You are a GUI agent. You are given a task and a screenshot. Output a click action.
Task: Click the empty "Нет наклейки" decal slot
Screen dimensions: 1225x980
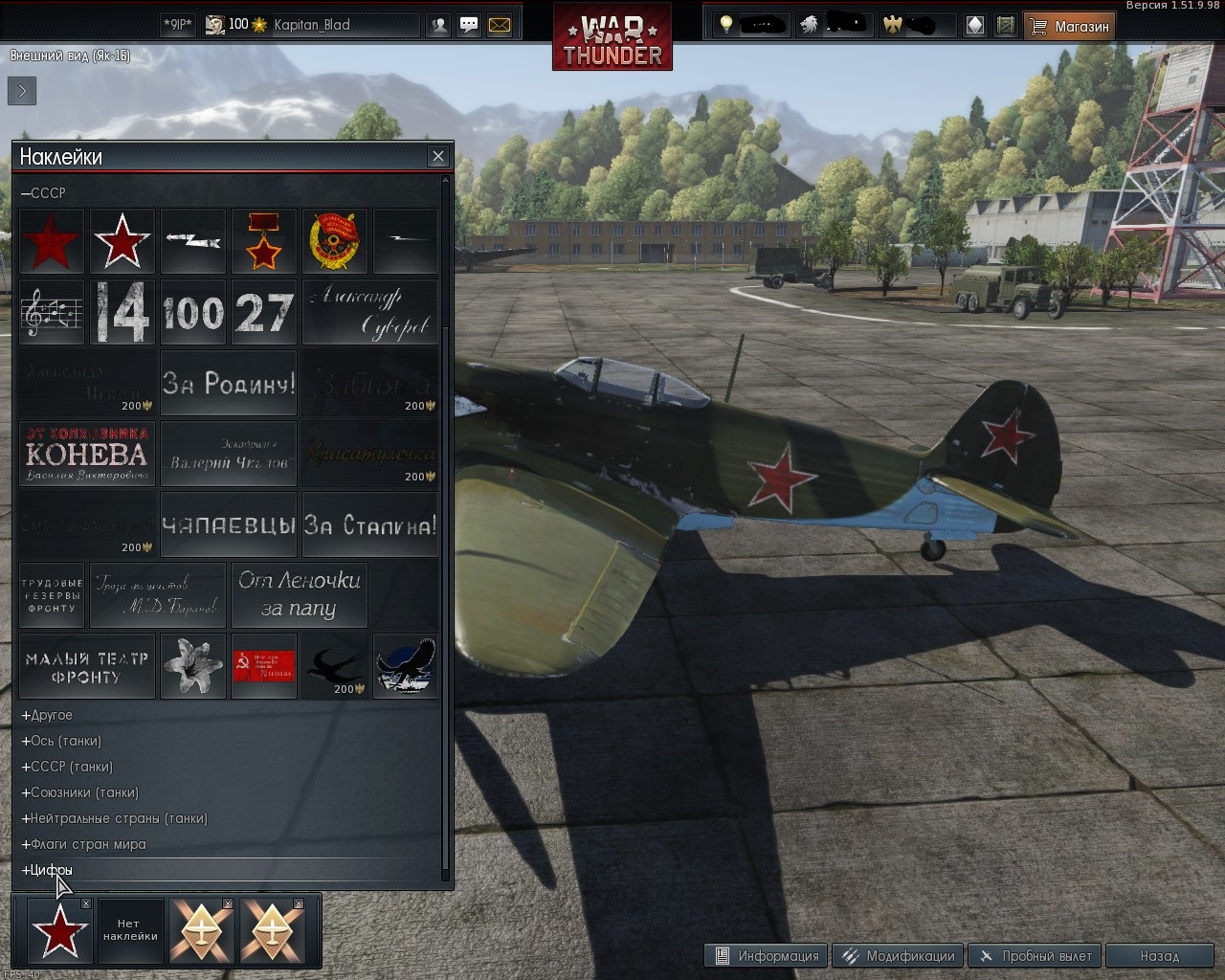[130, 930]
